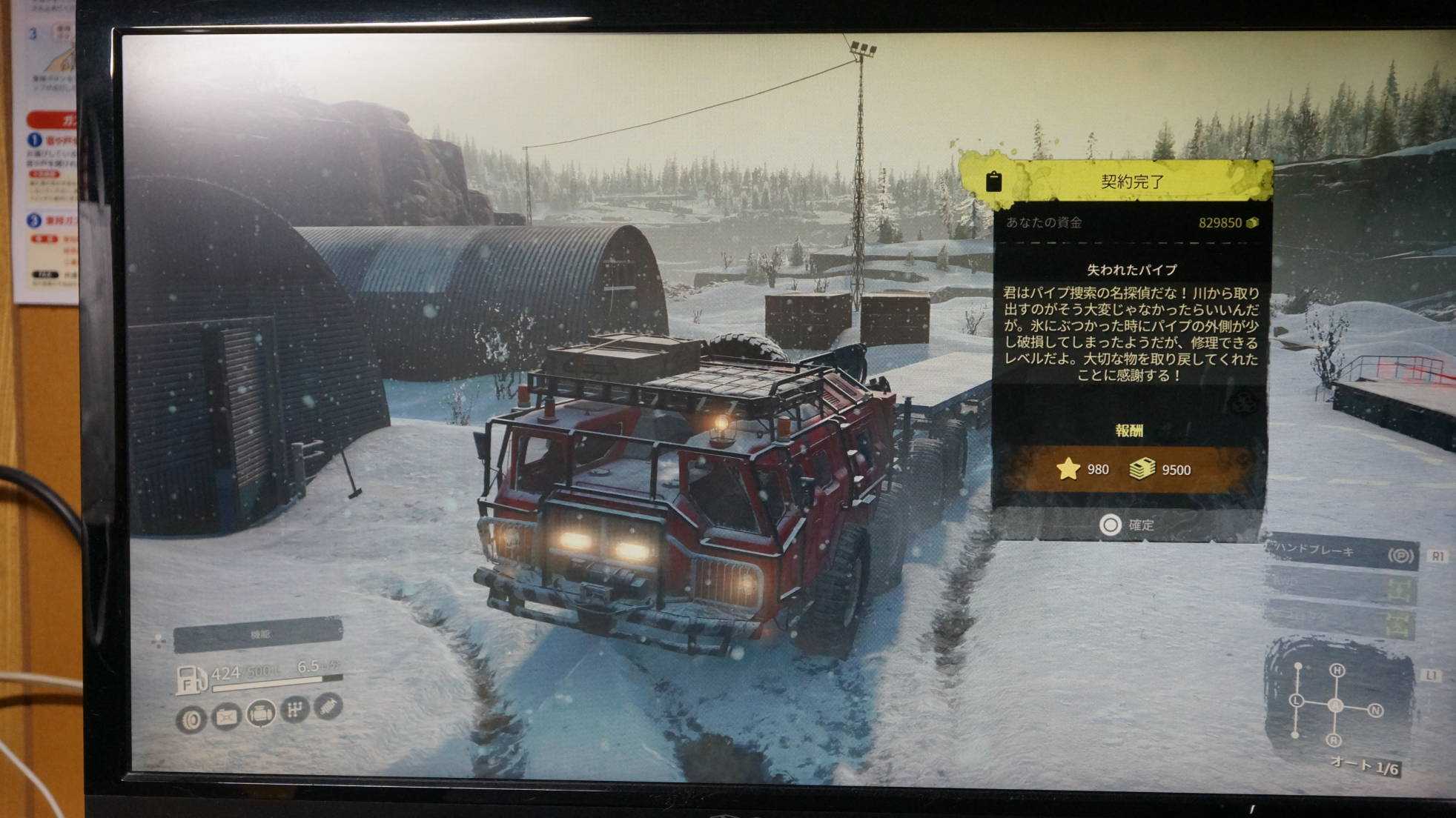This screenshot has height=818, width=1456.
Task: Shift to L gear on gearbox
Action: click(x=1297, y=700)
